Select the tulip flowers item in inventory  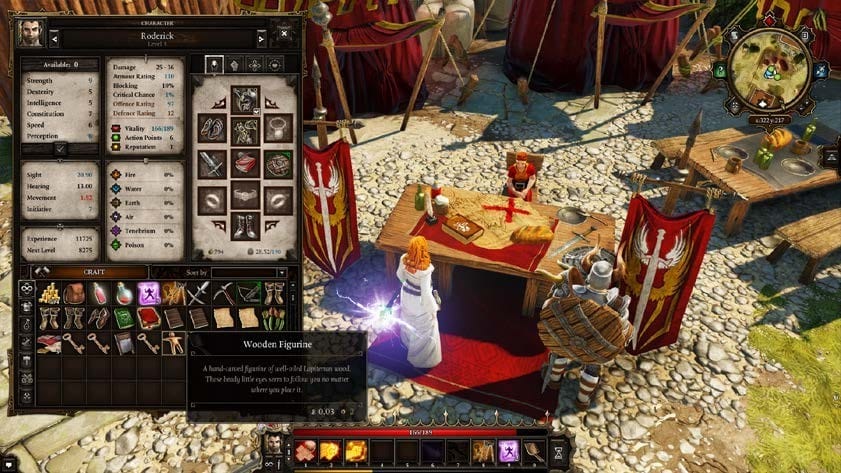click(x=274, y=318)
